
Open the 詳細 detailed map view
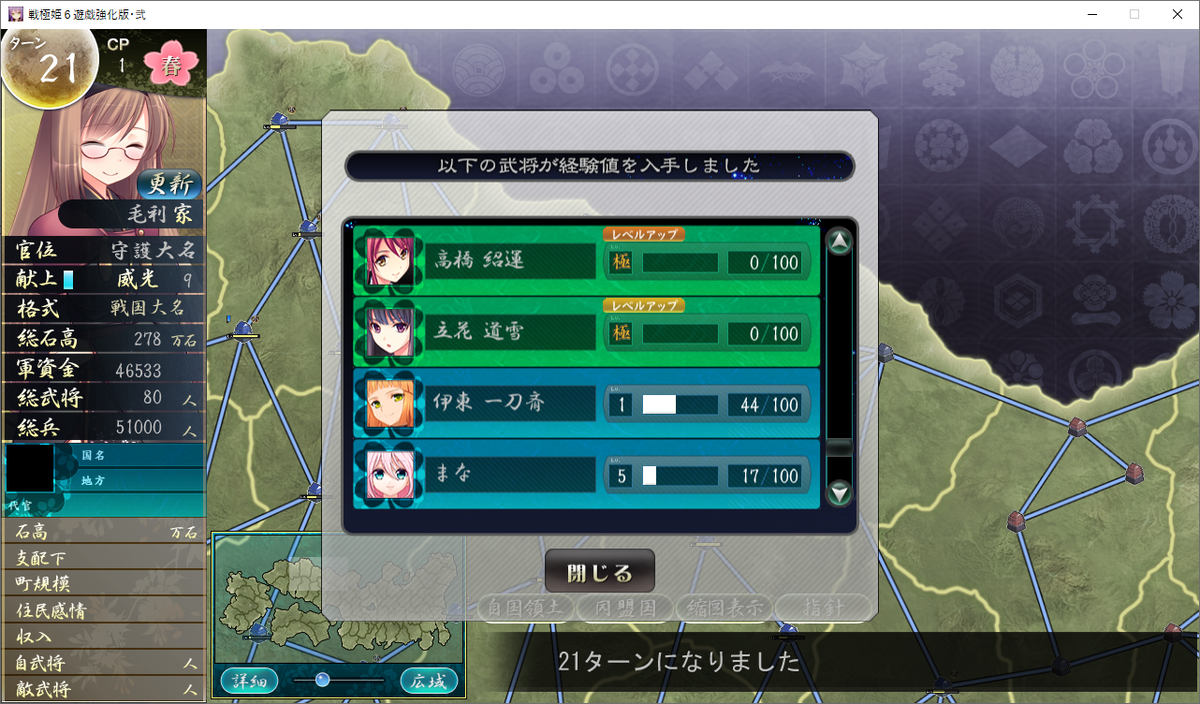(x=249, y=681)
